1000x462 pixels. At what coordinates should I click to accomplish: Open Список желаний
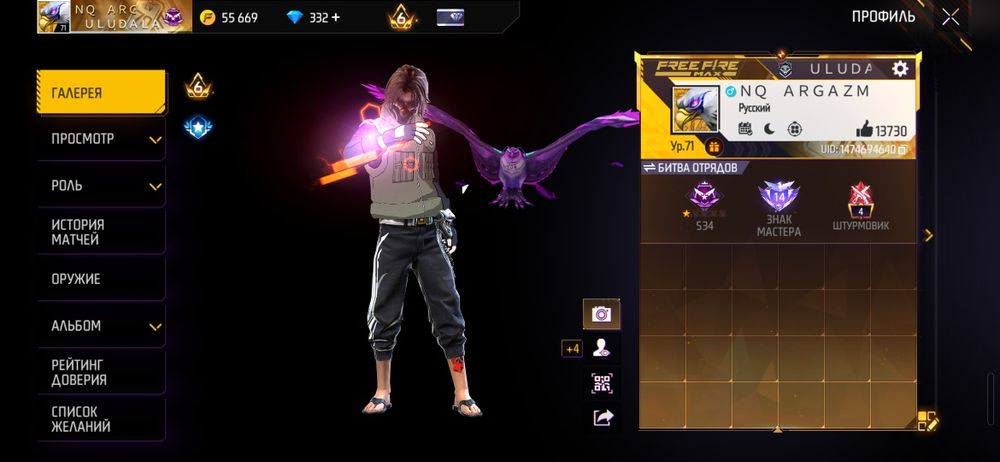click(101, 419)
